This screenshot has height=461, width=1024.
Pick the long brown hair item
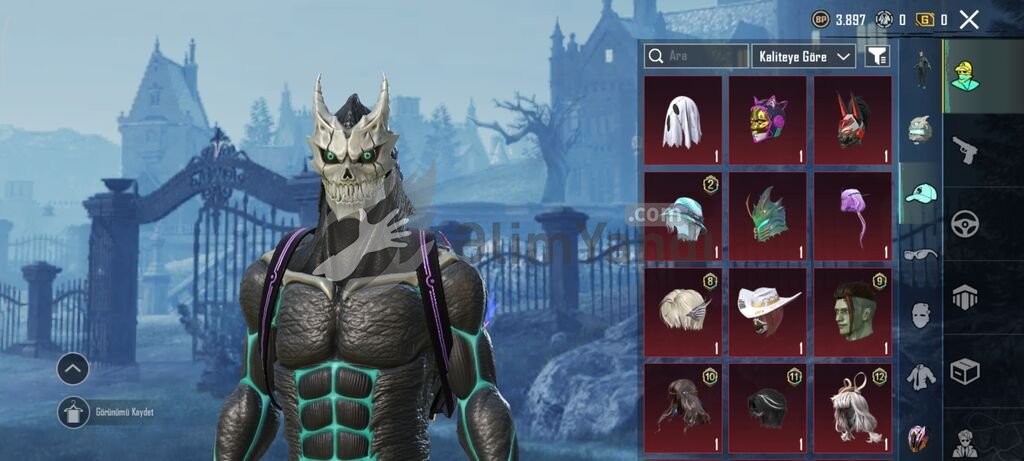[682, 408]
